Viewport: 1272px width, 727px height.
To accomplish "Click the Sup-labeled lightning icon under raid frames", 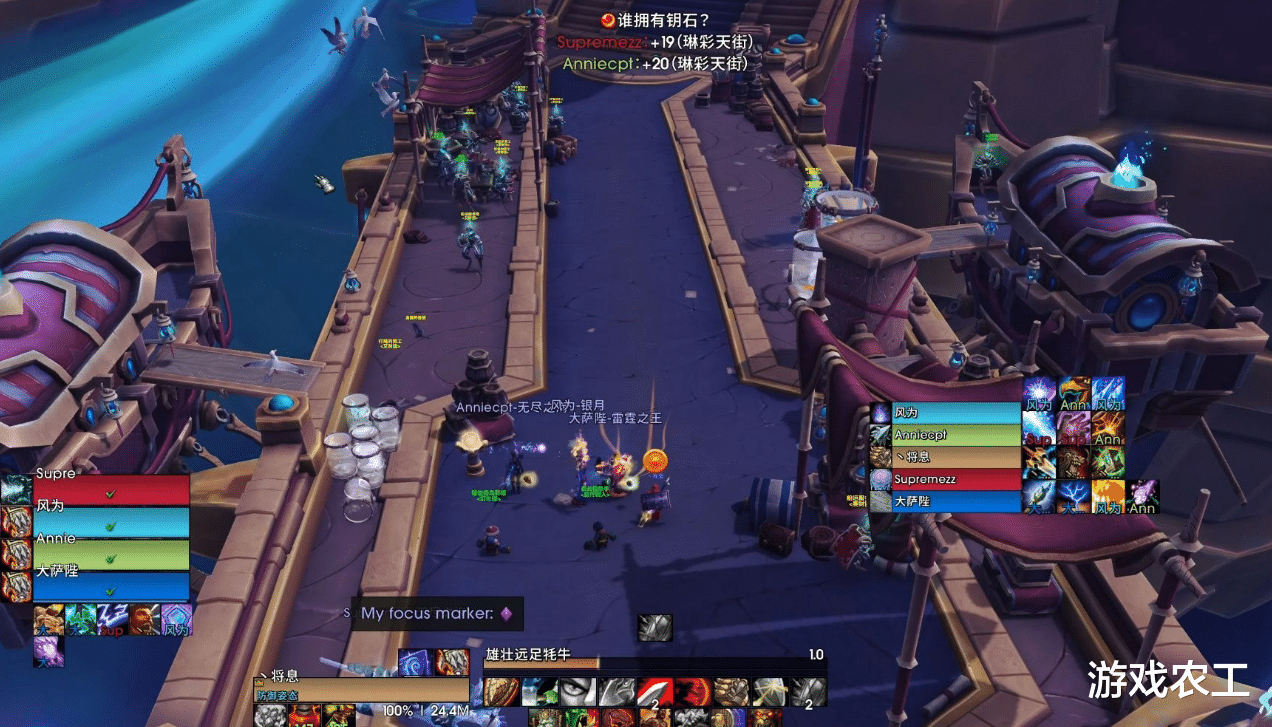I will click(113, 620).
